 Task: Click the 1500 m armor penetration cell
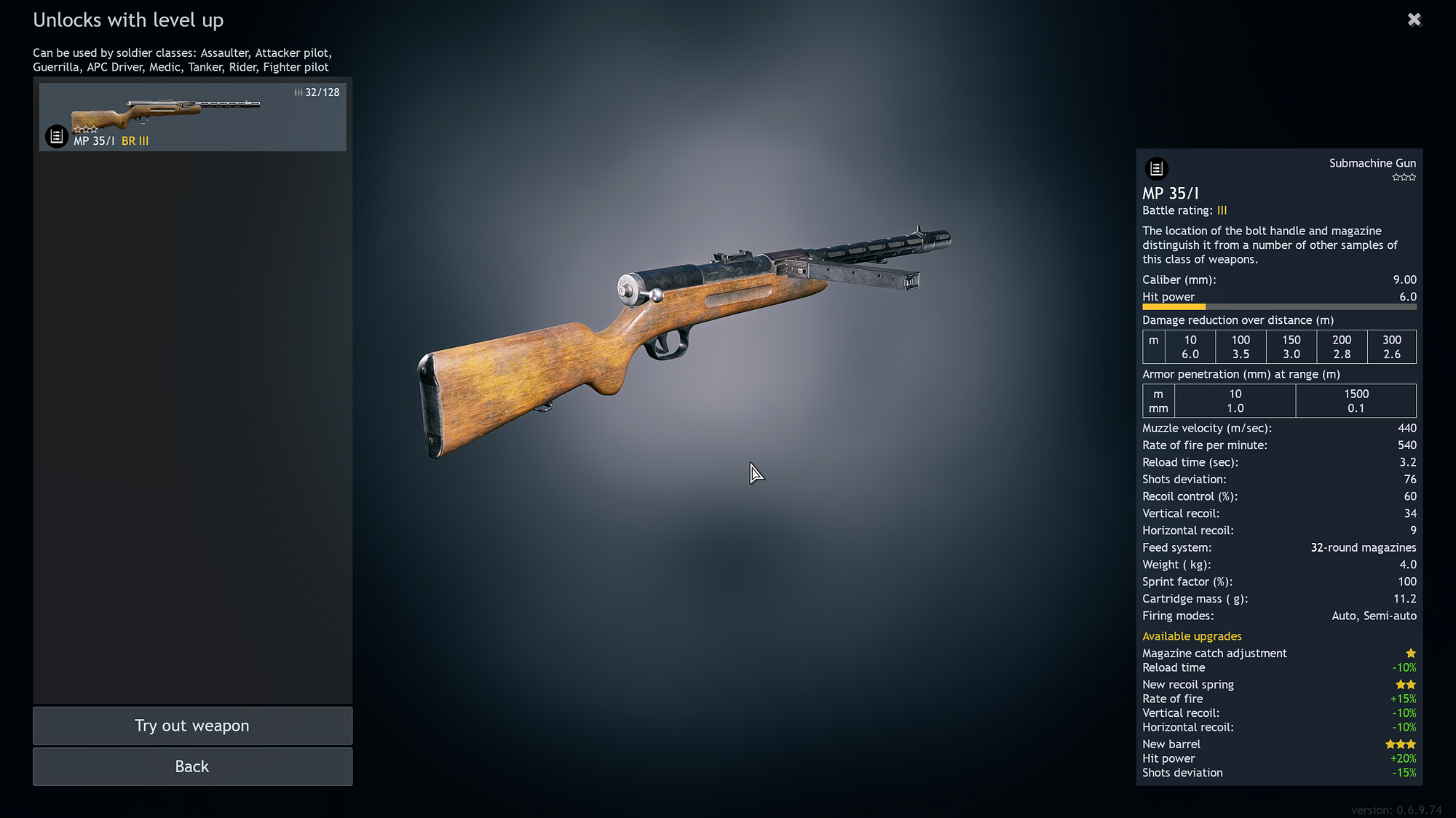point(1356,401)
